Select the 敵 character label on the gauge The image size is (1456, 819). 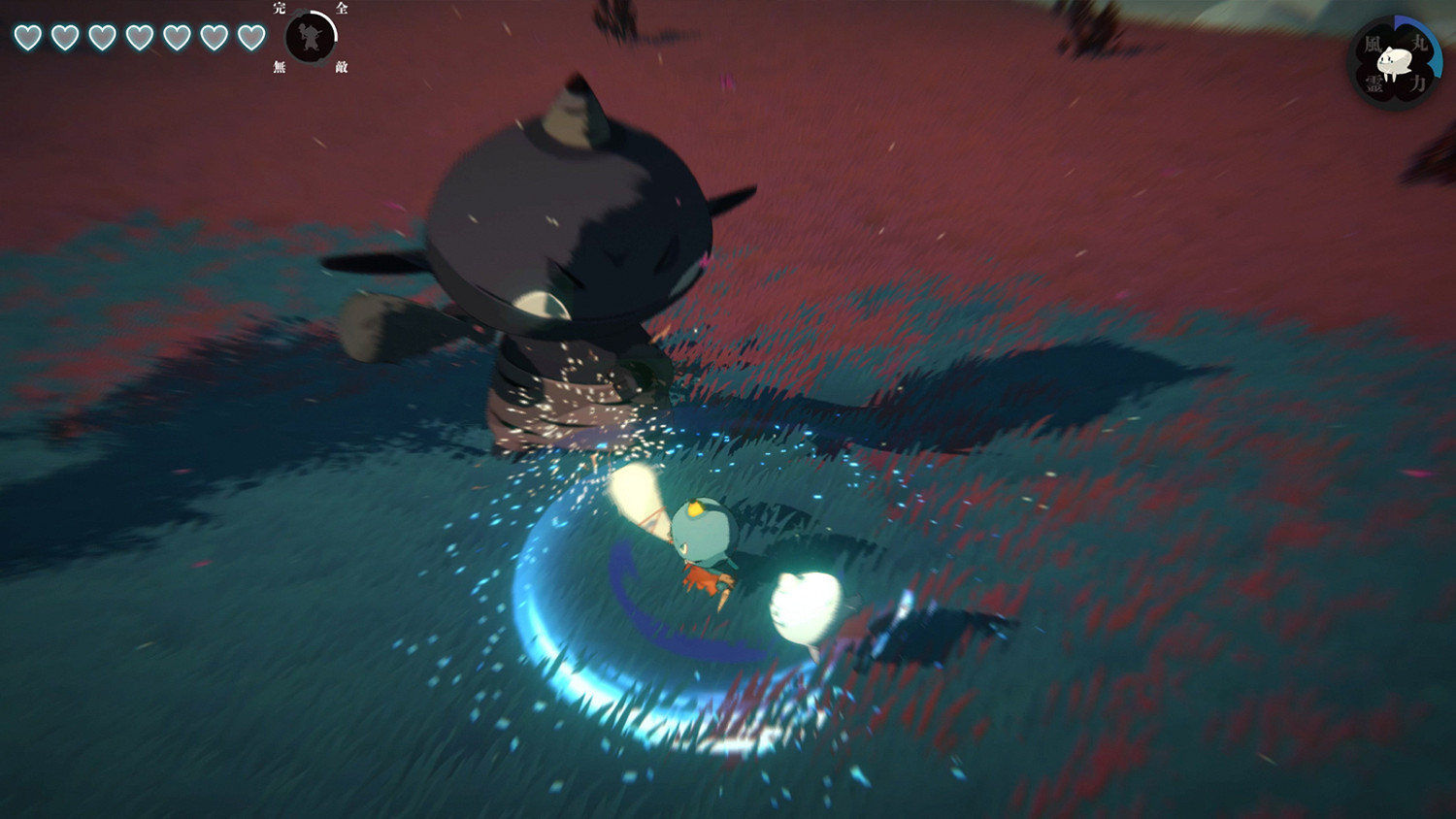343,67
